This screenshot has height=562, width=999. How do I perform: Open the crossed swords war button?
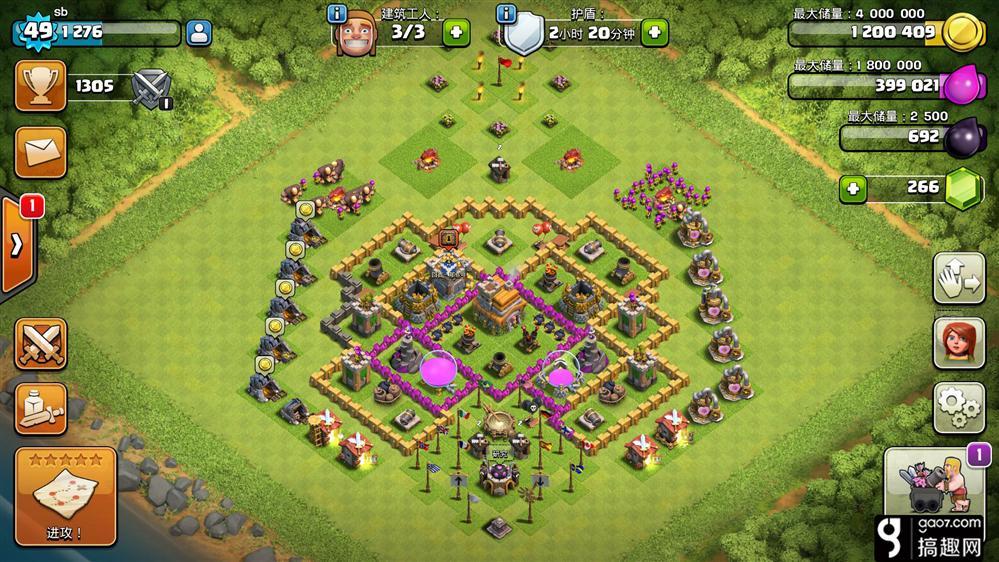40,344
